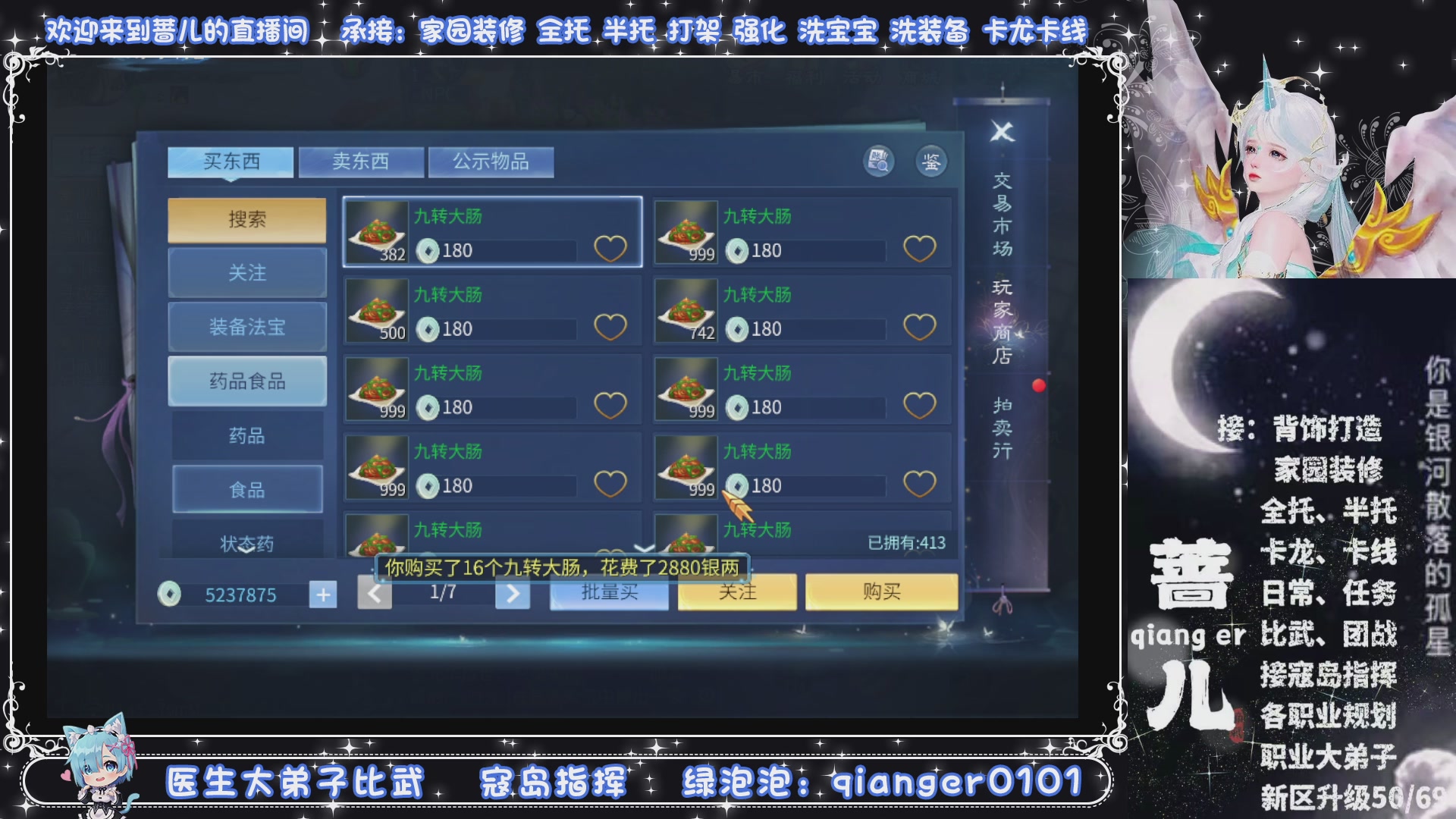Go to next page with right arrow
The width and height of the screenshot is (1456, 819).
[x=513, y=594]
